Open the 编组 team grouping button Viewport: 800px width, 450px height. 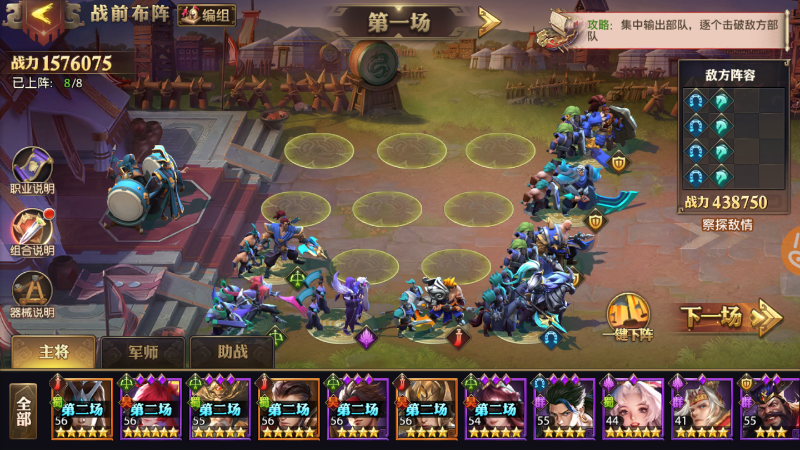tap(207, 14)
